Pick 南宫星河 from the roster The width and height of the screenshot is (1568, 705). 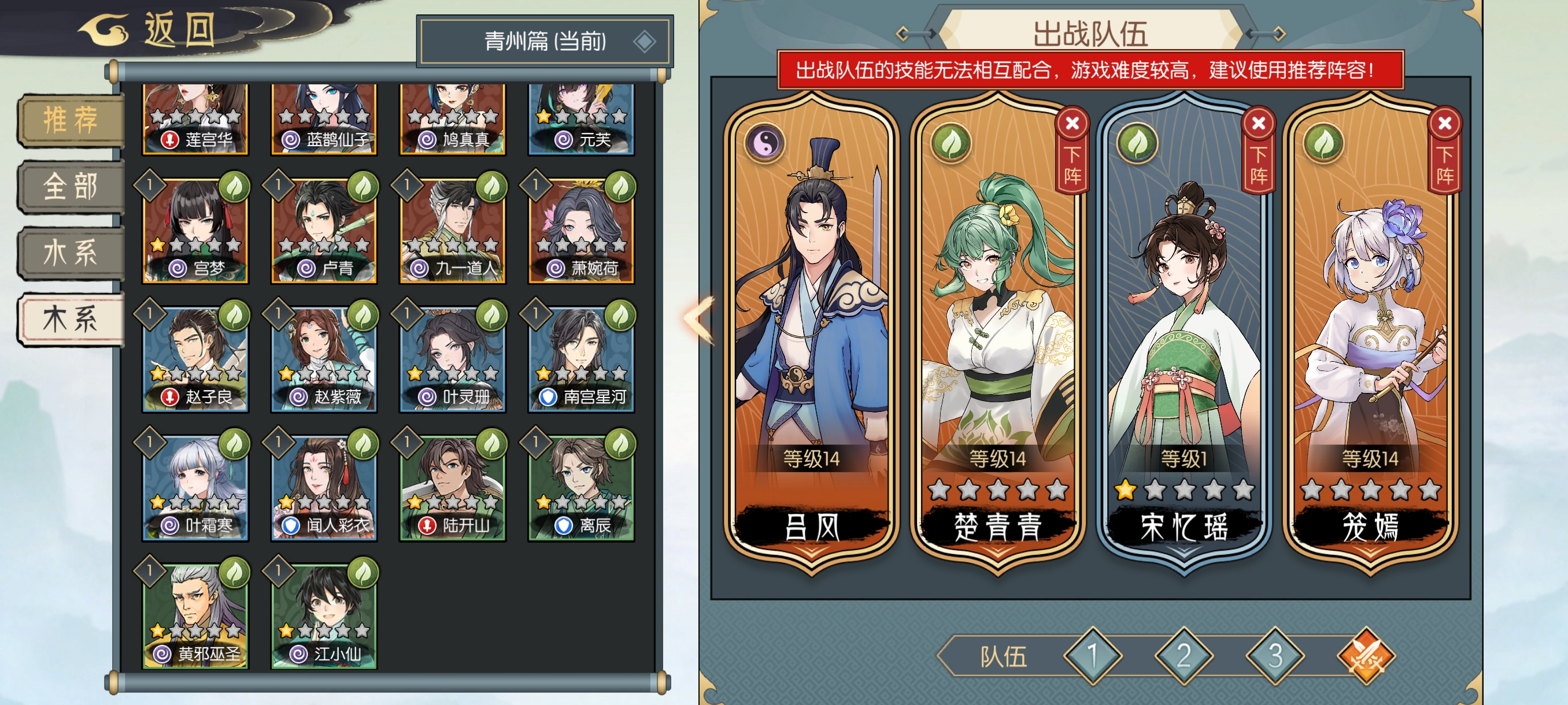click(581, 359)
